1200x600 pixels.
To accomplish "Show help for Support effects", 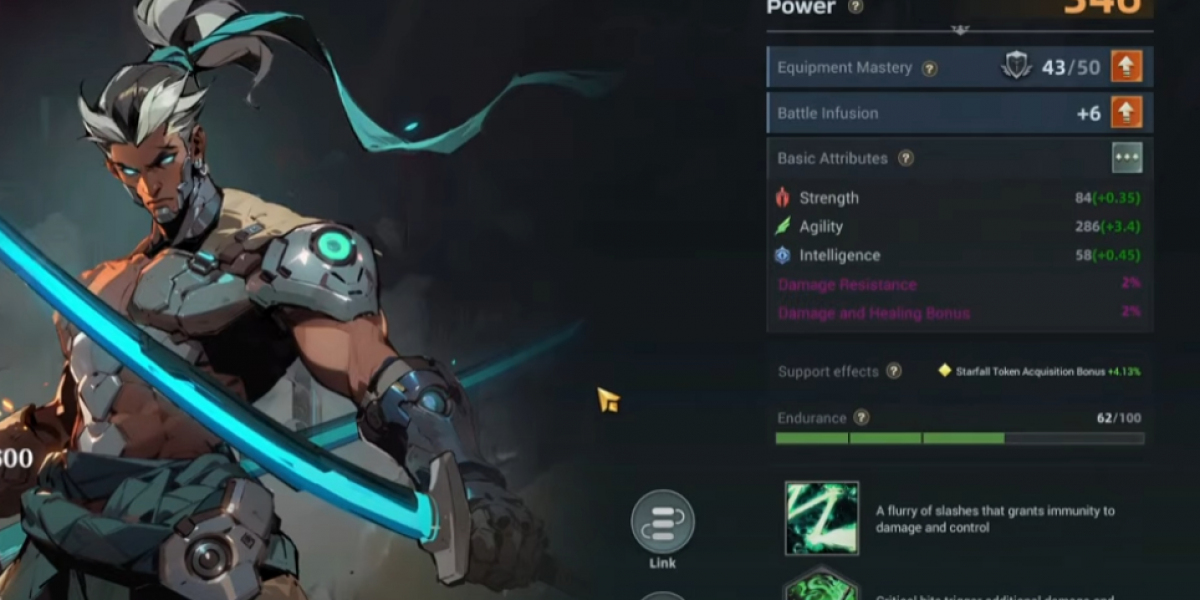I will (x=893, y=371).
